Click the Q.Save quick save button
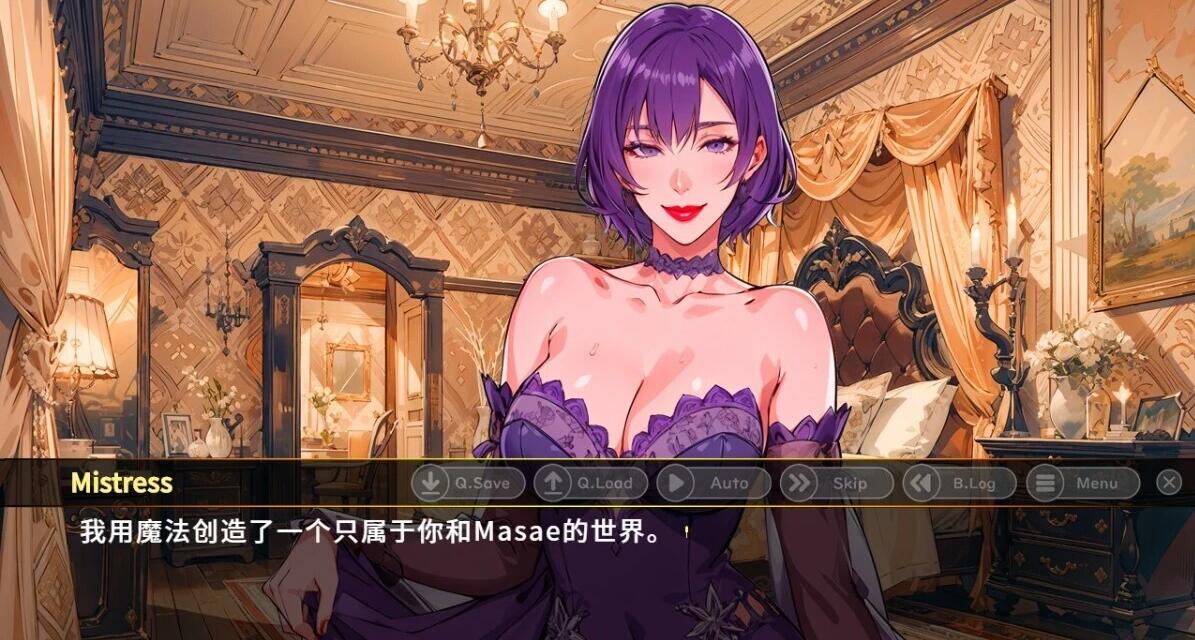 pyautogui.click(x=467, y=483)
